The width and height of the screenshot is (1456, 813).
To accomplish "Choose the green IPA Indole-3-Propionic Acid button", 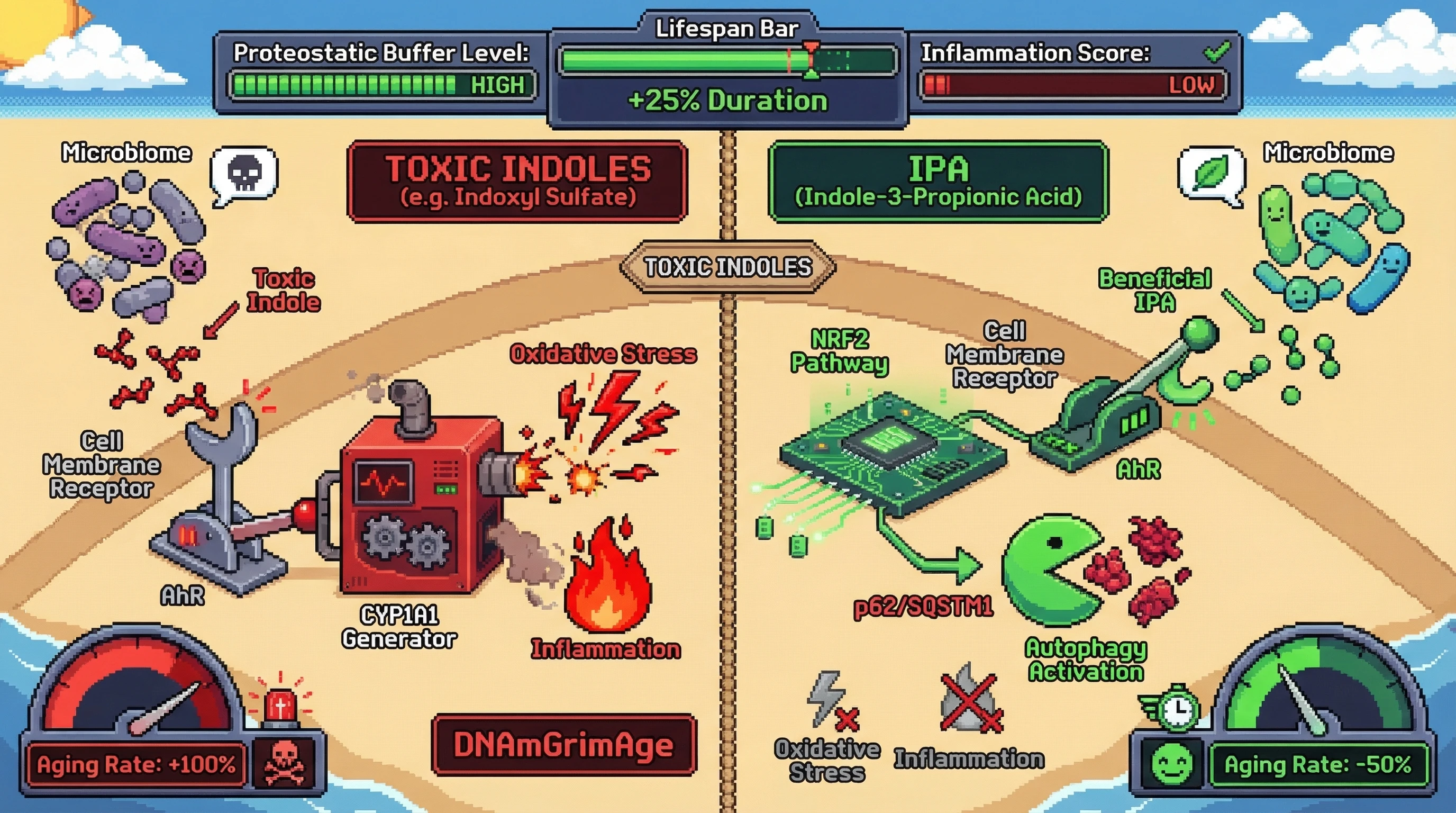I will pyautogui.click(x=938, y=182).
